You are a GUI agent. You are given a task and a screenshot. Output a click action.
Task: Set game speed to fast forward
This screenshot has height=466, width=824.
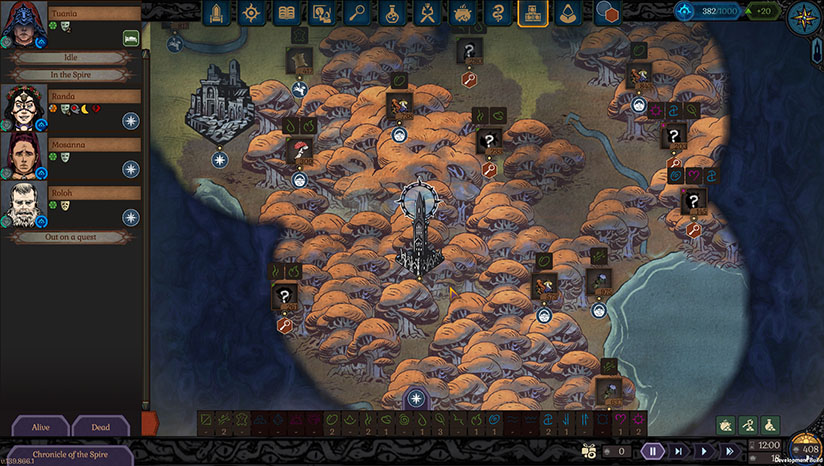[730, 451]
